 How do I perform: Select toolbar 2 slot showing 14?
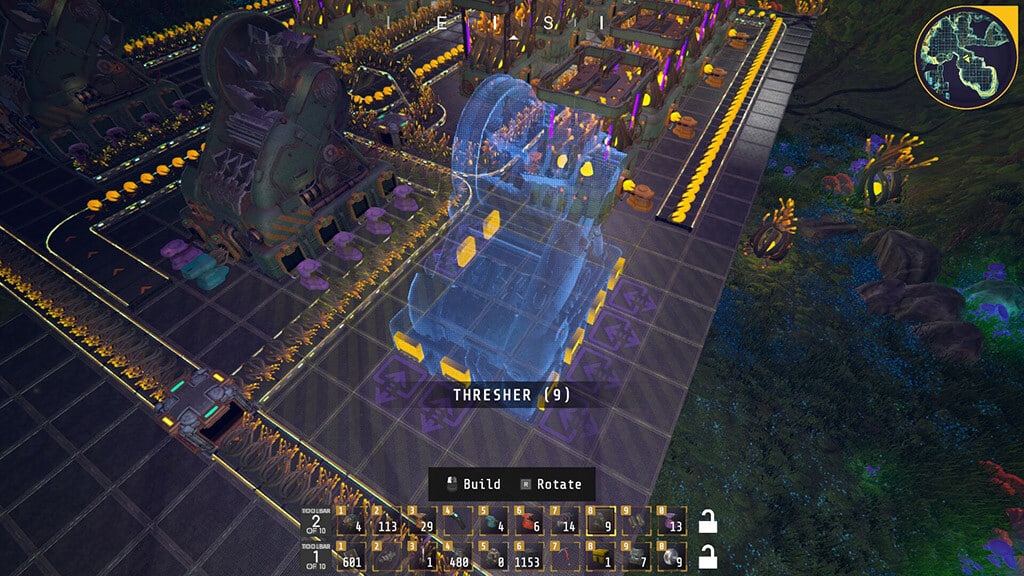click(564, 522)
